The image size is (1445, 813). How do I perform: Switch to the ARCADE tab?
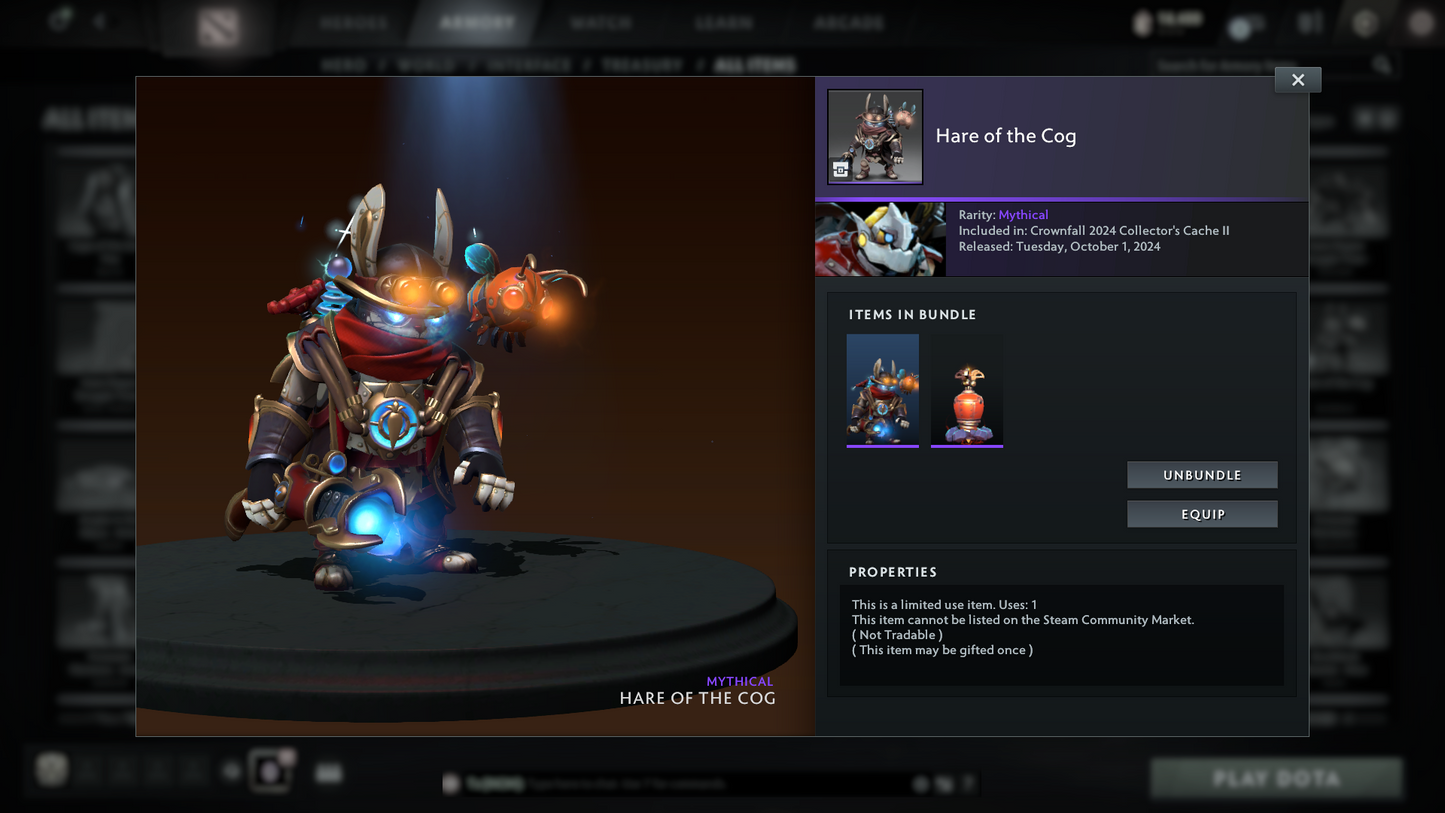[x=847, y=21]
